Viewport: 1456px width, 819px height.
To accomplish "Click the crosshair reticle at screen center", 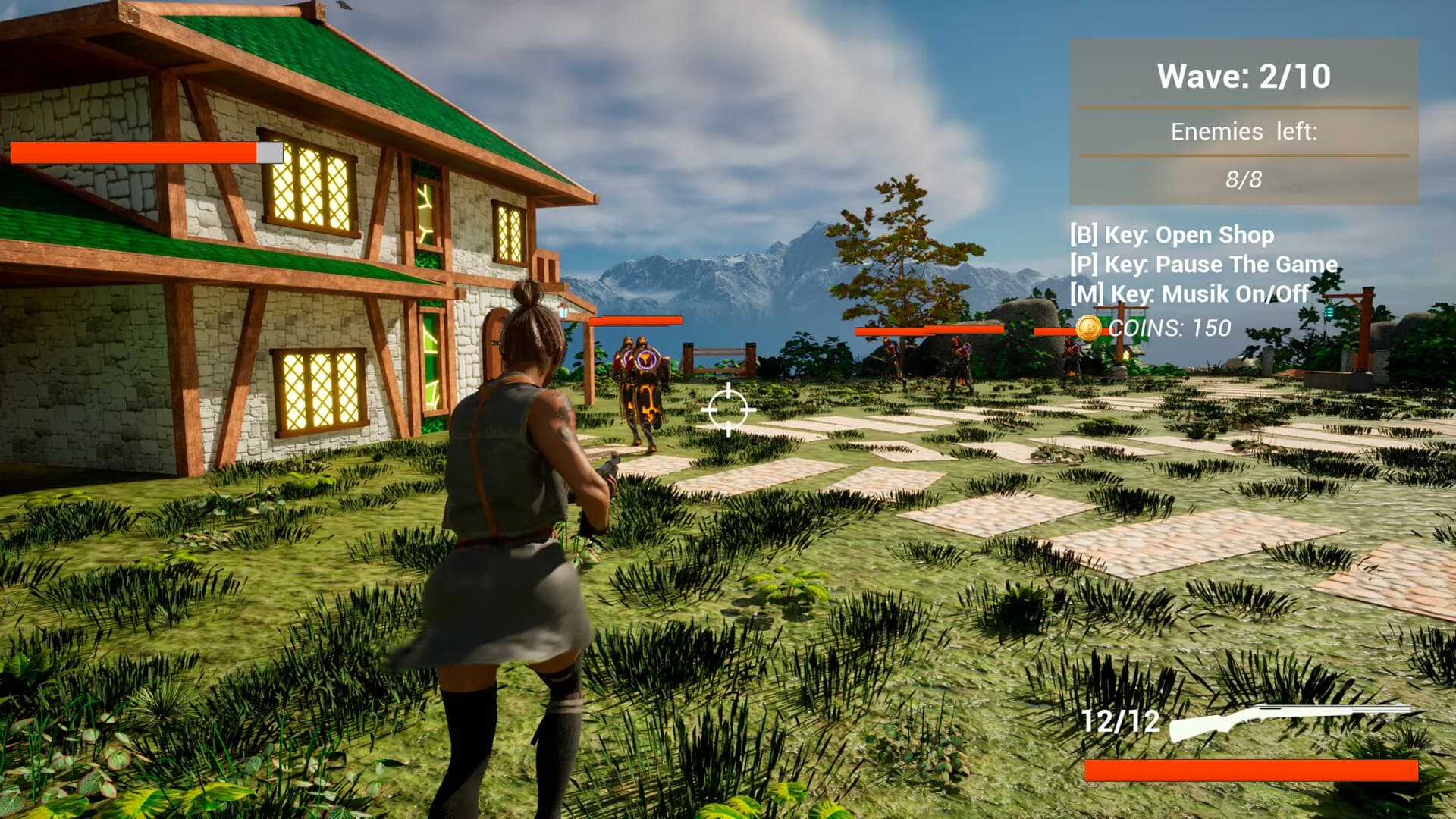I will [729, 409].
